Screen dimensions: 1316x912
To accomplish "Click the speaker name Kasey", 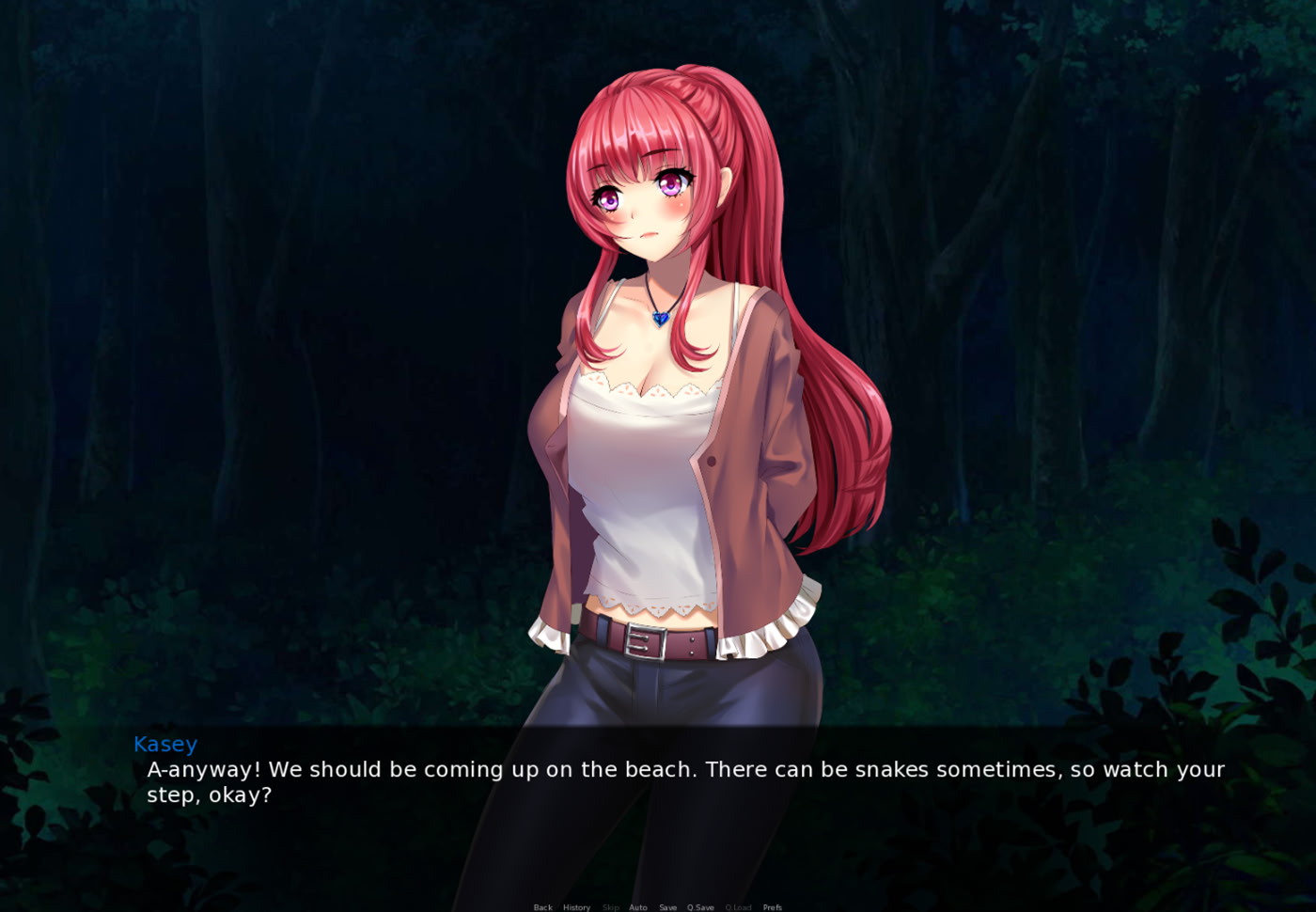I will tap(165, 744).
